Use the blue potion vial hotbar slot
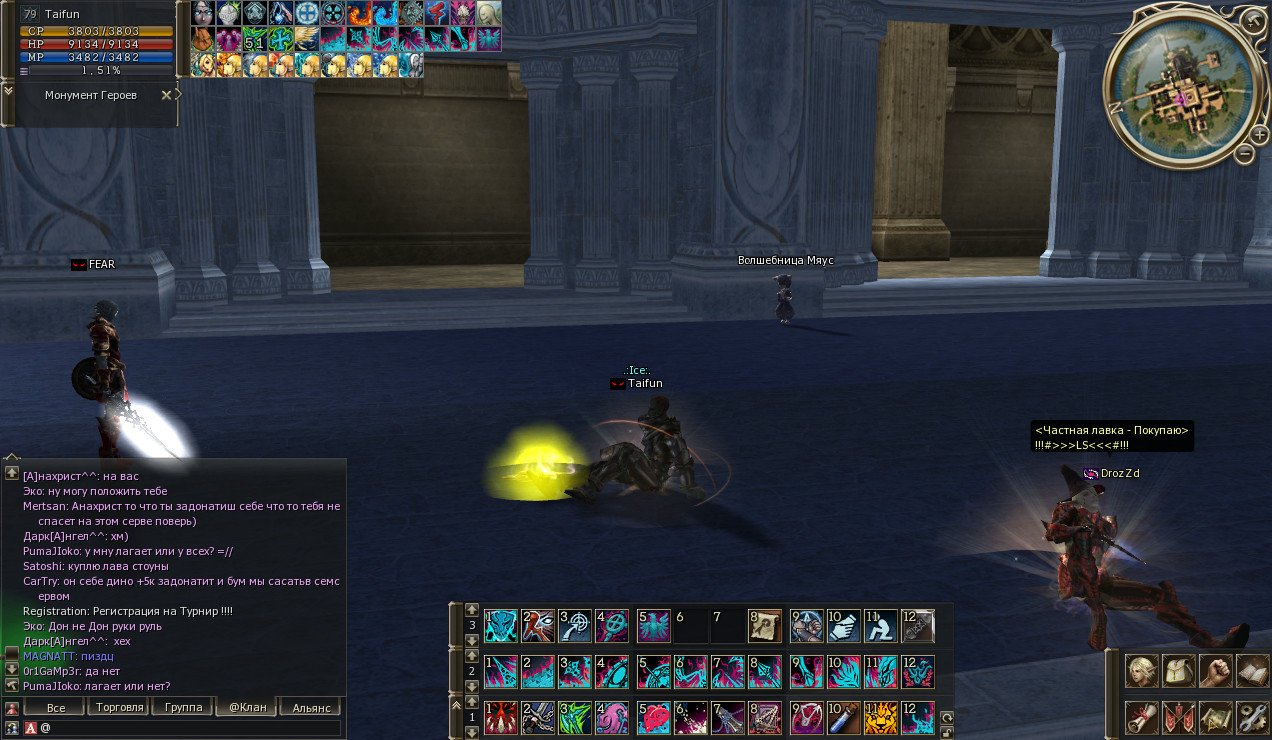 [846, 718]
